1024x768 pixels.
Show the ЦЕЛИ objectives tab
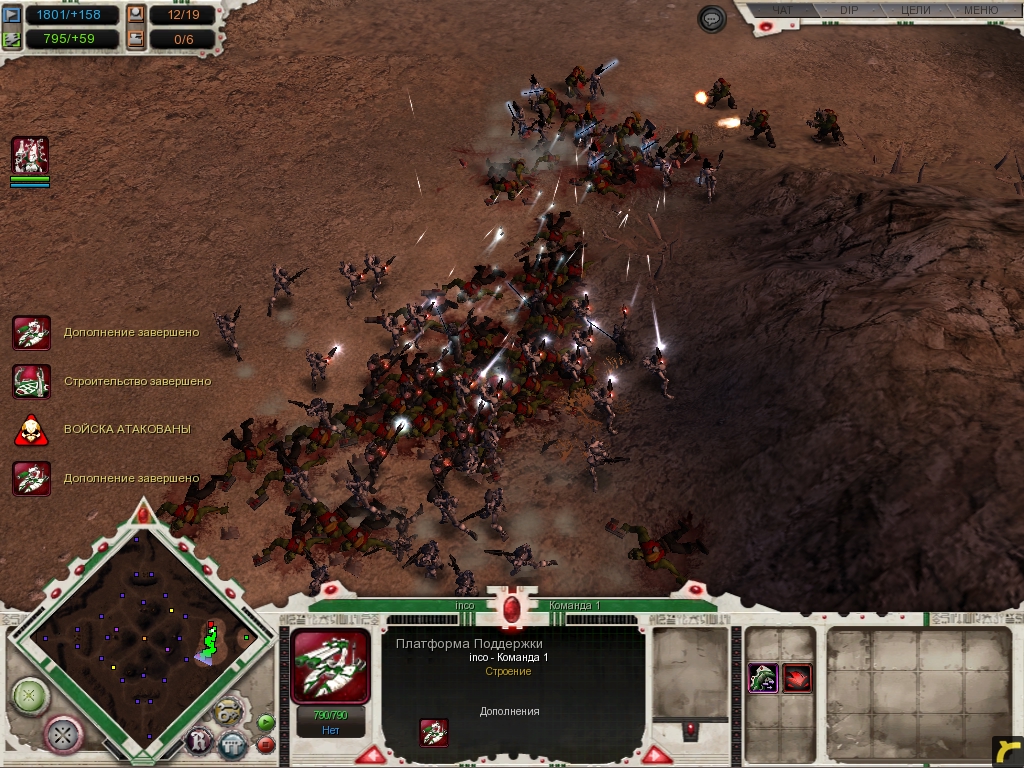click(x=914, y=11)
